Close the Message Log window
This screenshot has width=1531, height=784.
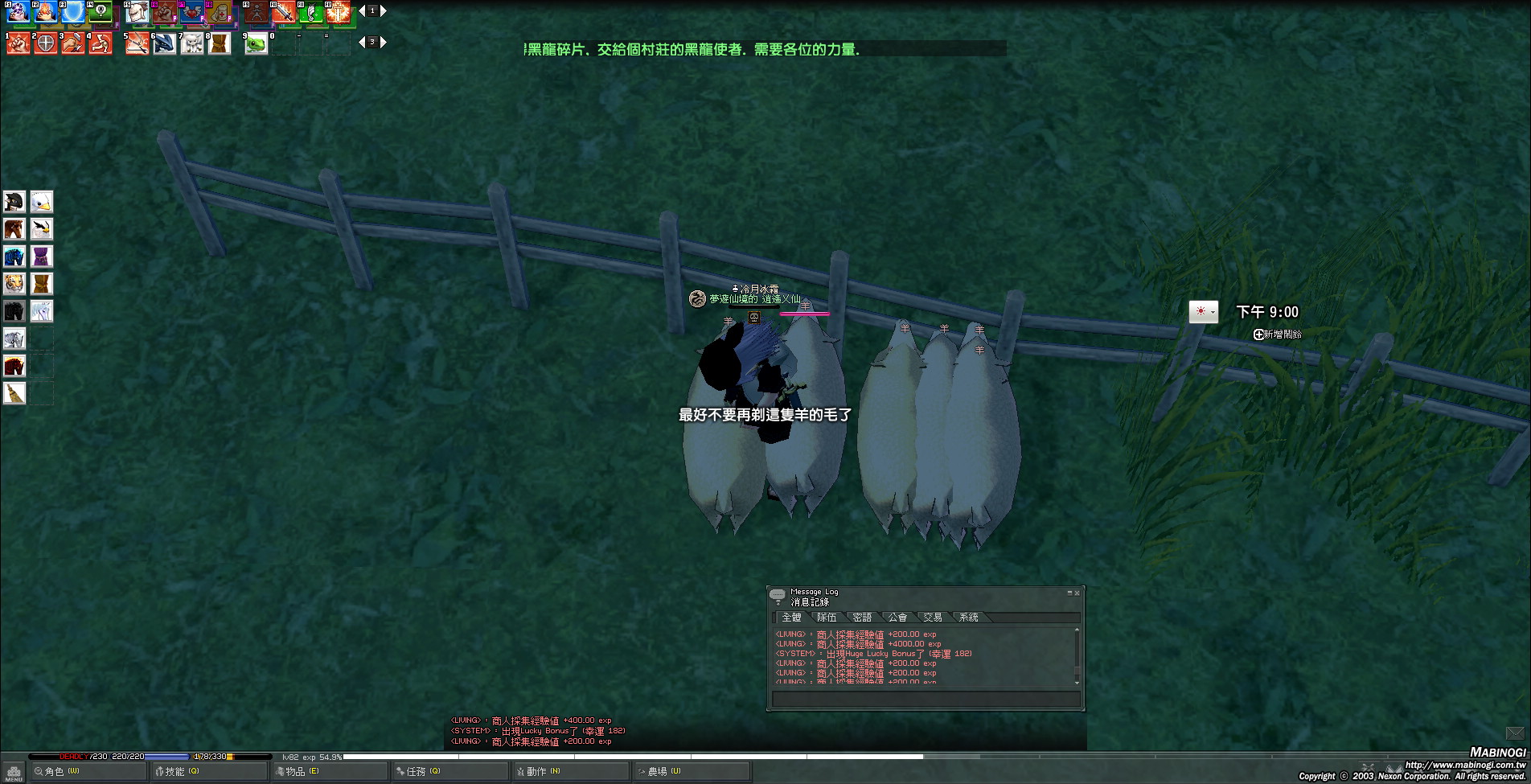tap(1077, 593)
